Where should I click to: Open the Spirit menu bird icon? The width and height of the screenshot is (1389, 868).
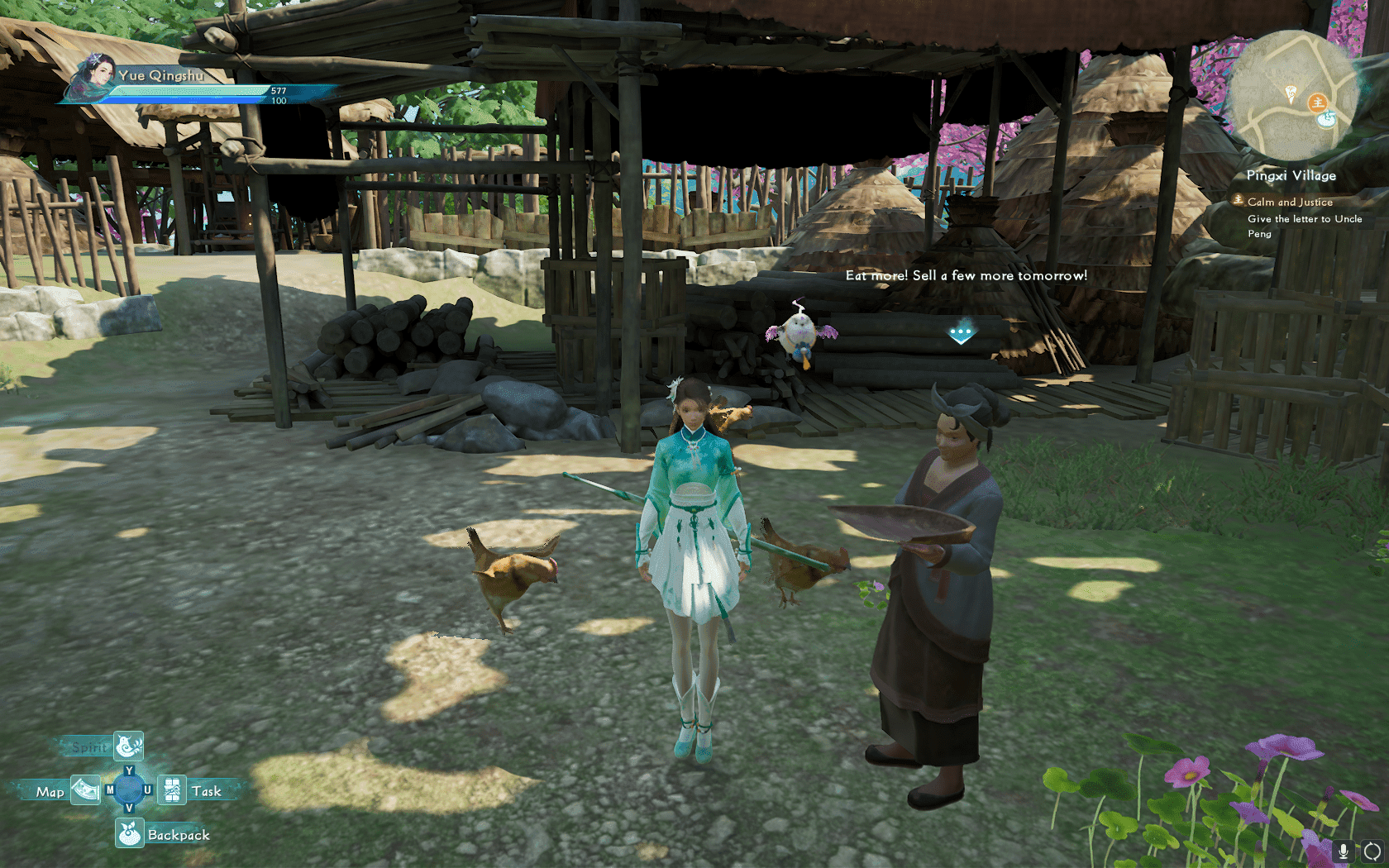(x=128, y=746)
